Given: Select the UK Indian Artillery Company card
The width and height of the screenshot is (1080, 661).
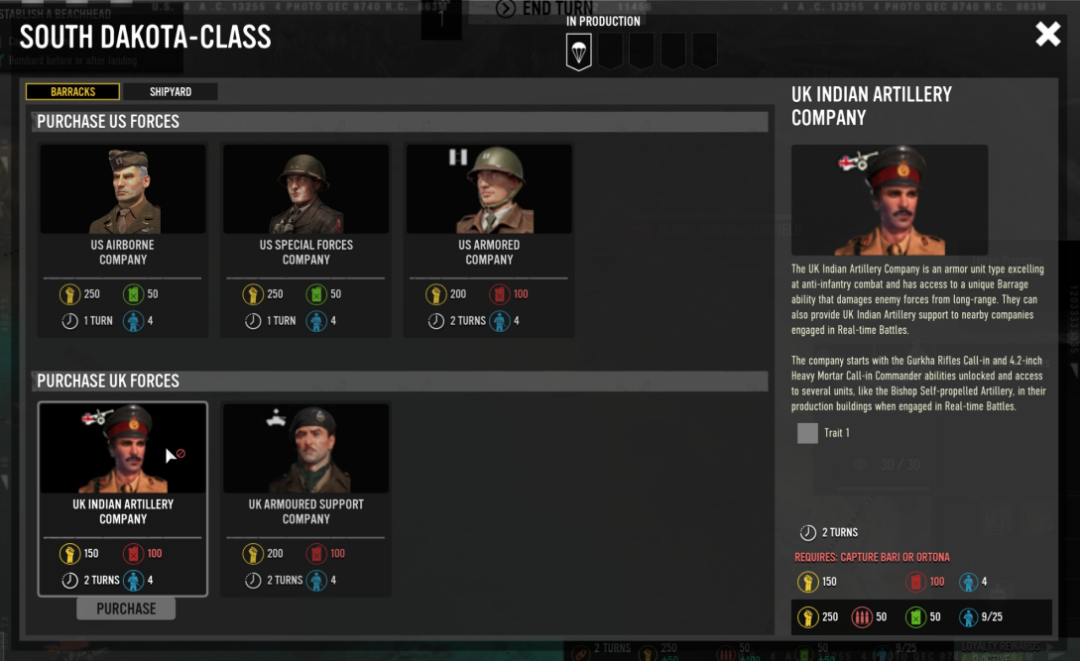Looking at the screenshot, I should click(123, 498).
